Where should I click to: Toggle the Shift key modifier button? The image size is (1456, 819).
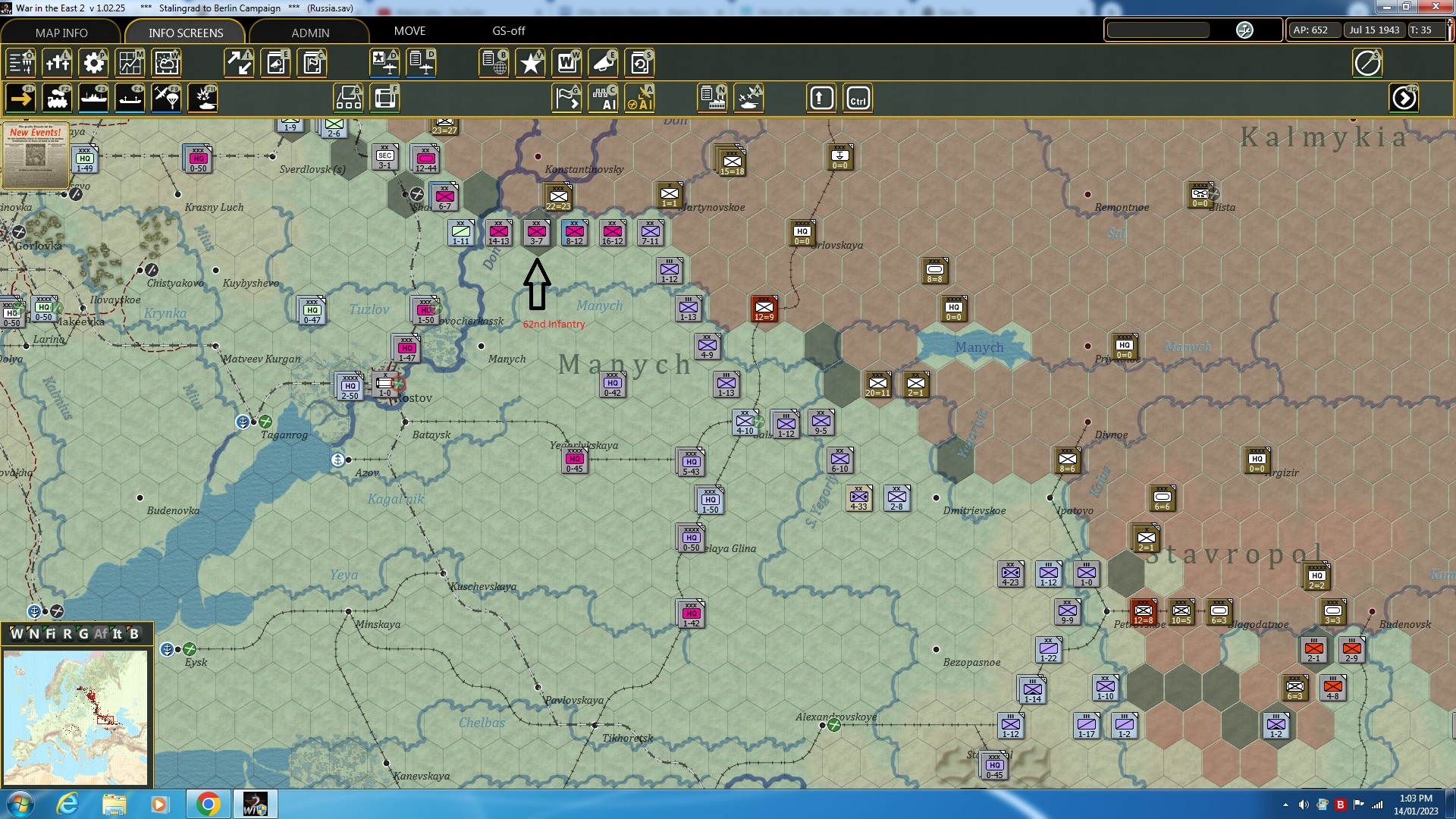pos(821,98)
